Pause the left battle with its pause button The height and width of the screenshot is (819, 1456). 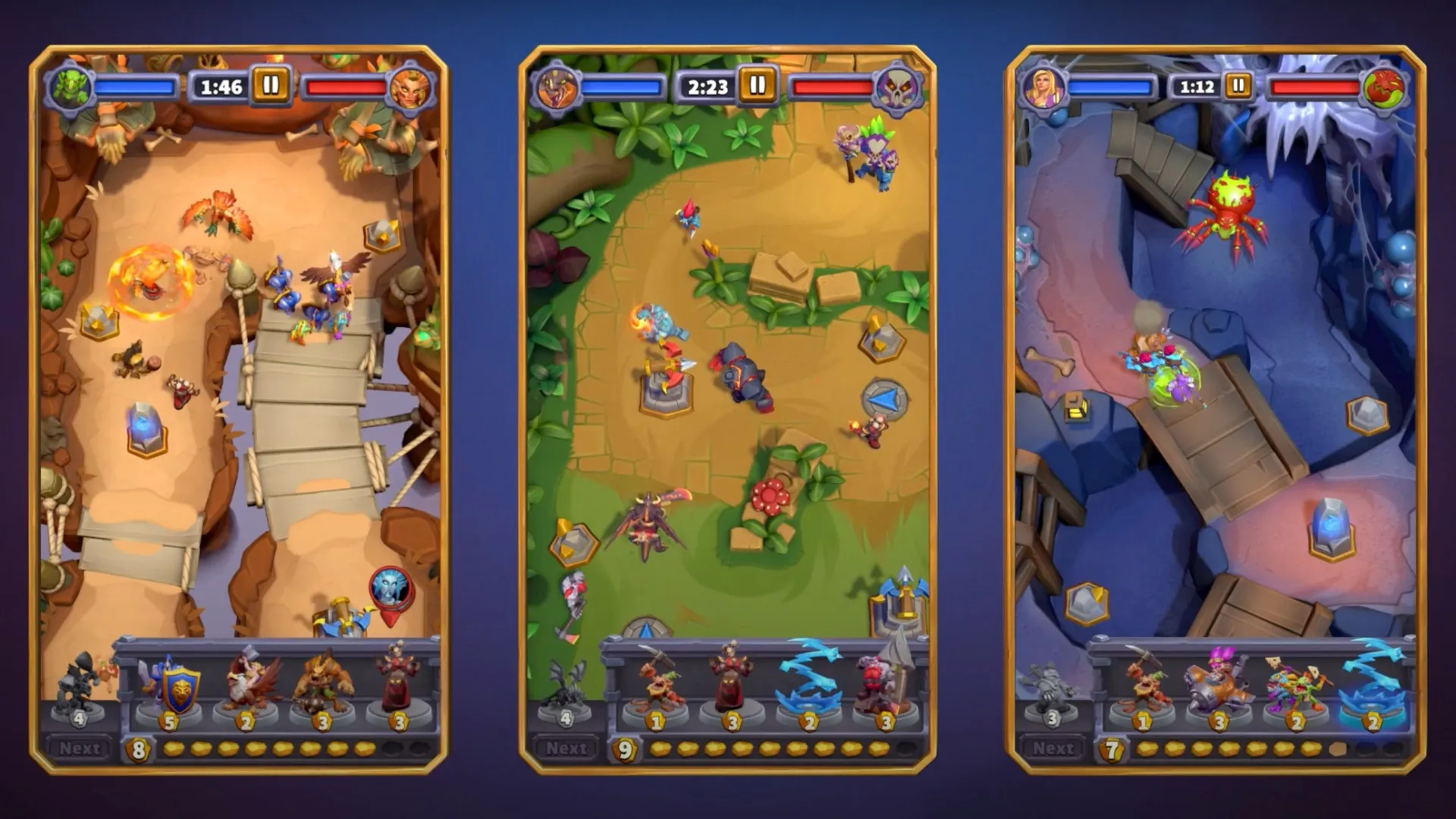[x=270, y=86]
